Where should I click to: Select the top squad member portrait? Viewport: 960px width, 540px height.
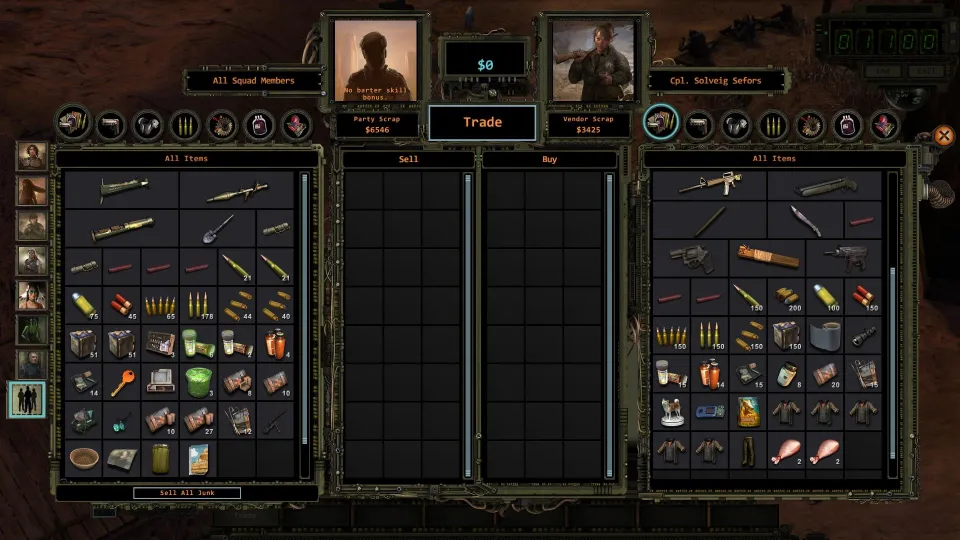click(x=31, y=157)
